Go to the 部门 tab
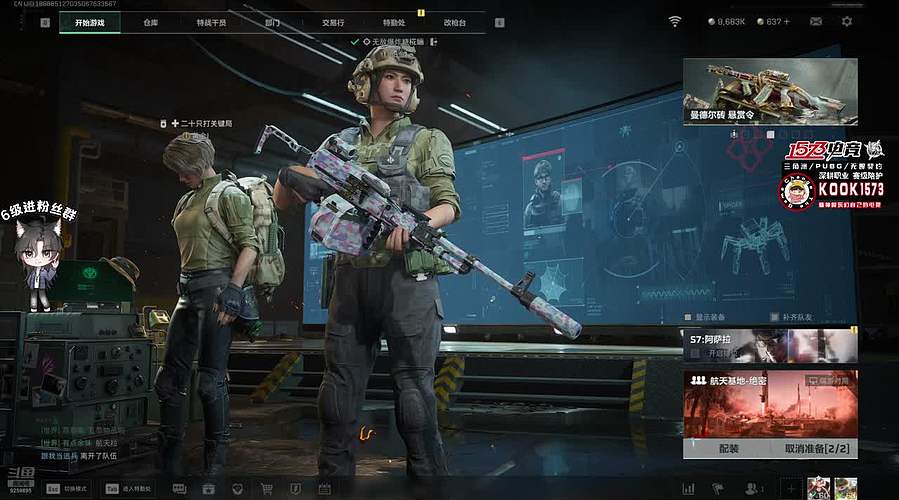The height and width of the screenshot is (500, 899). [273, 21]
